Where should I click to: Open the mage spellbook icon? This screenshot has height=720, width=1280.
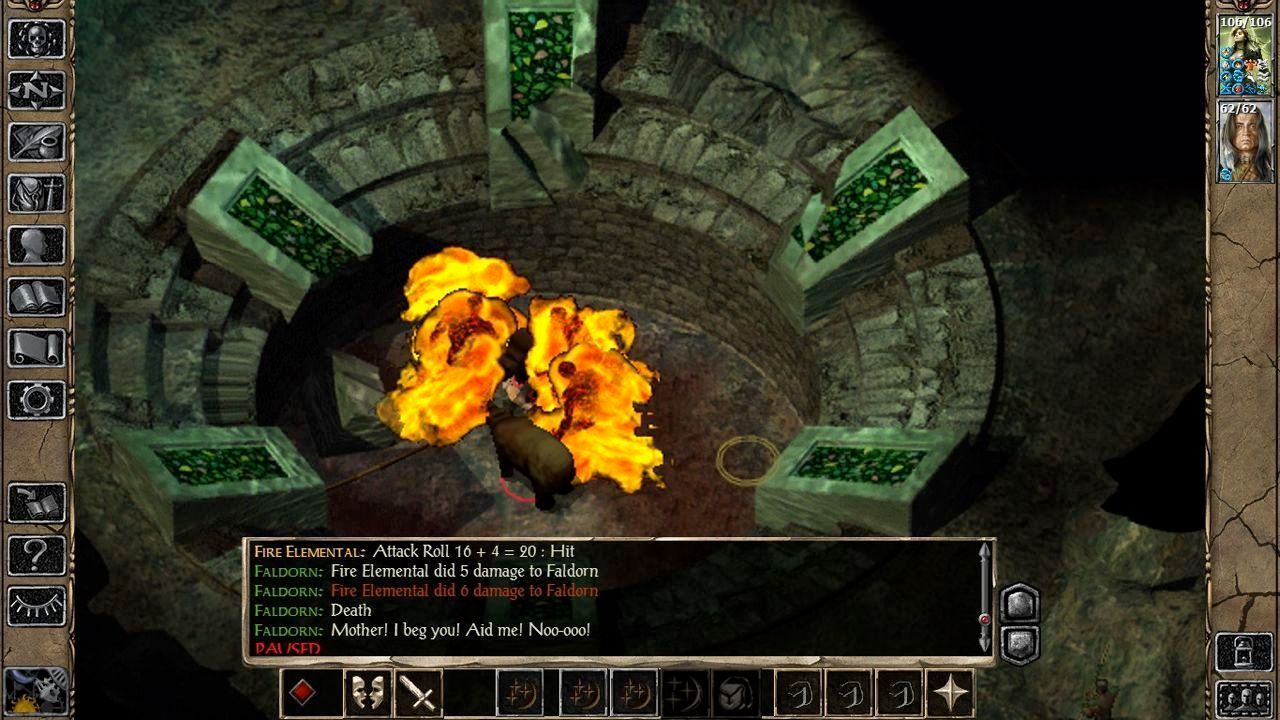(37, 297)
